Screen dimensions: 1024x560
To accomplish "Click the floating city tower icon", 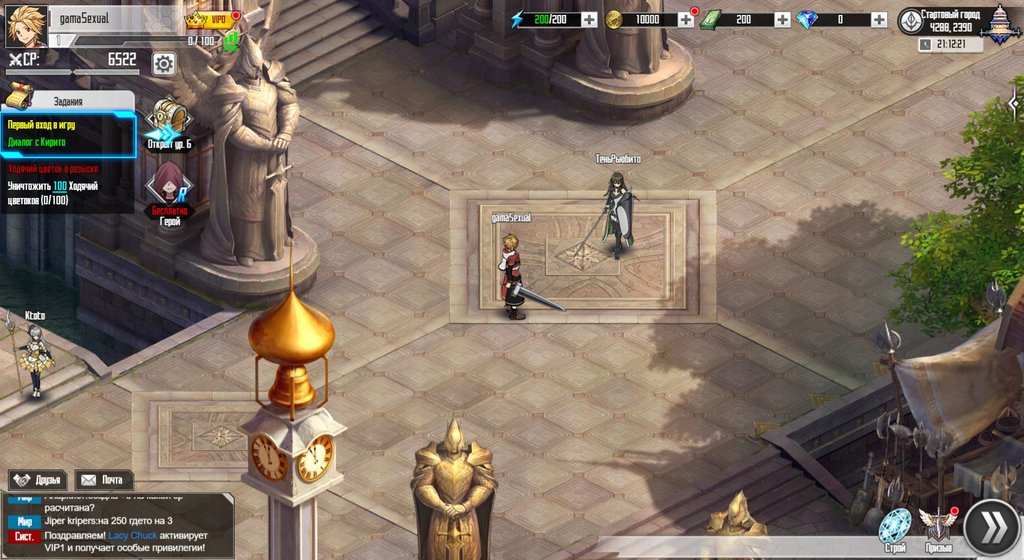I will [1000, 24].
